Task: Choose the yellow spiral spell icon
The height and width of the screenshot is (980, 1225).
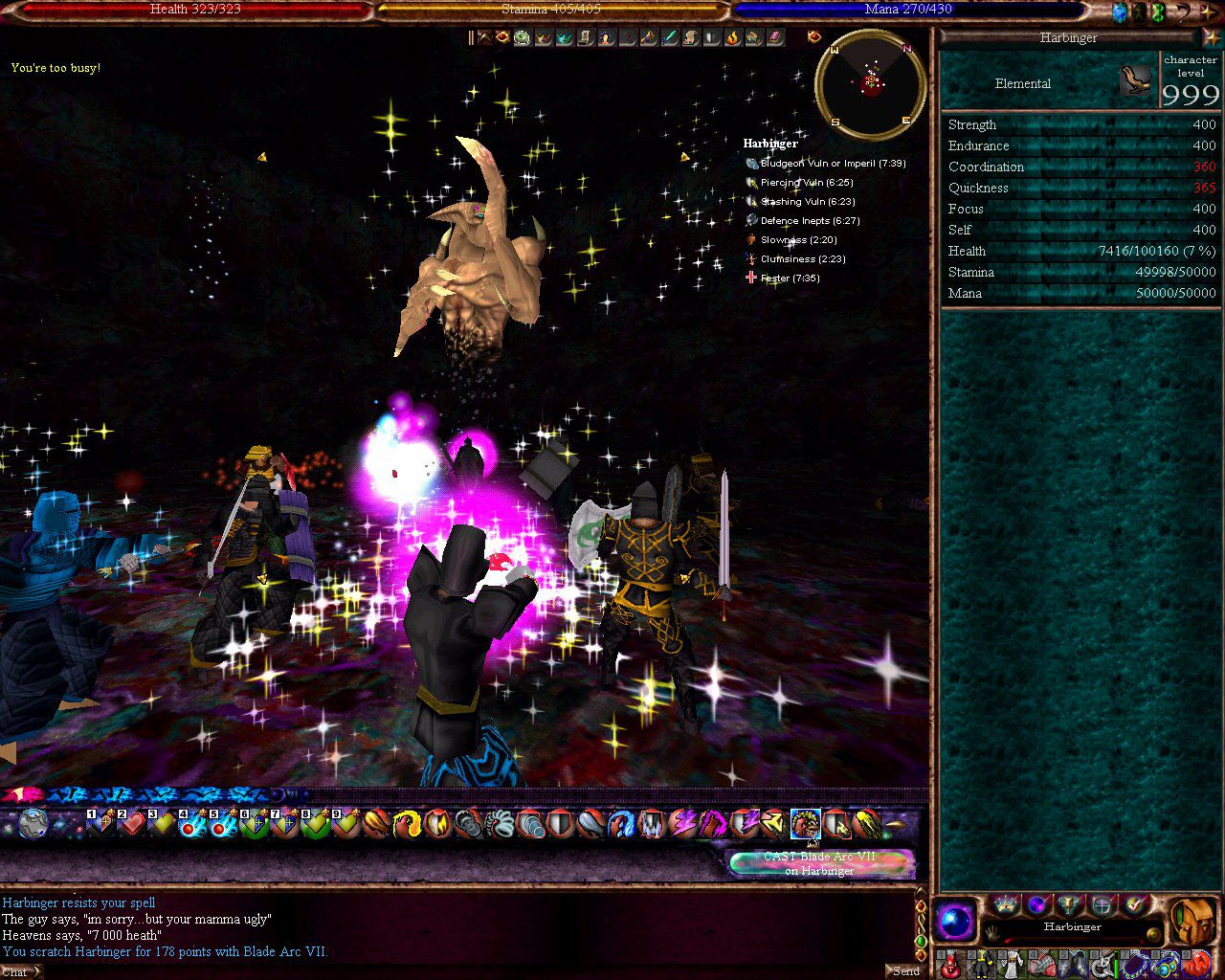Action: [408, 822]
